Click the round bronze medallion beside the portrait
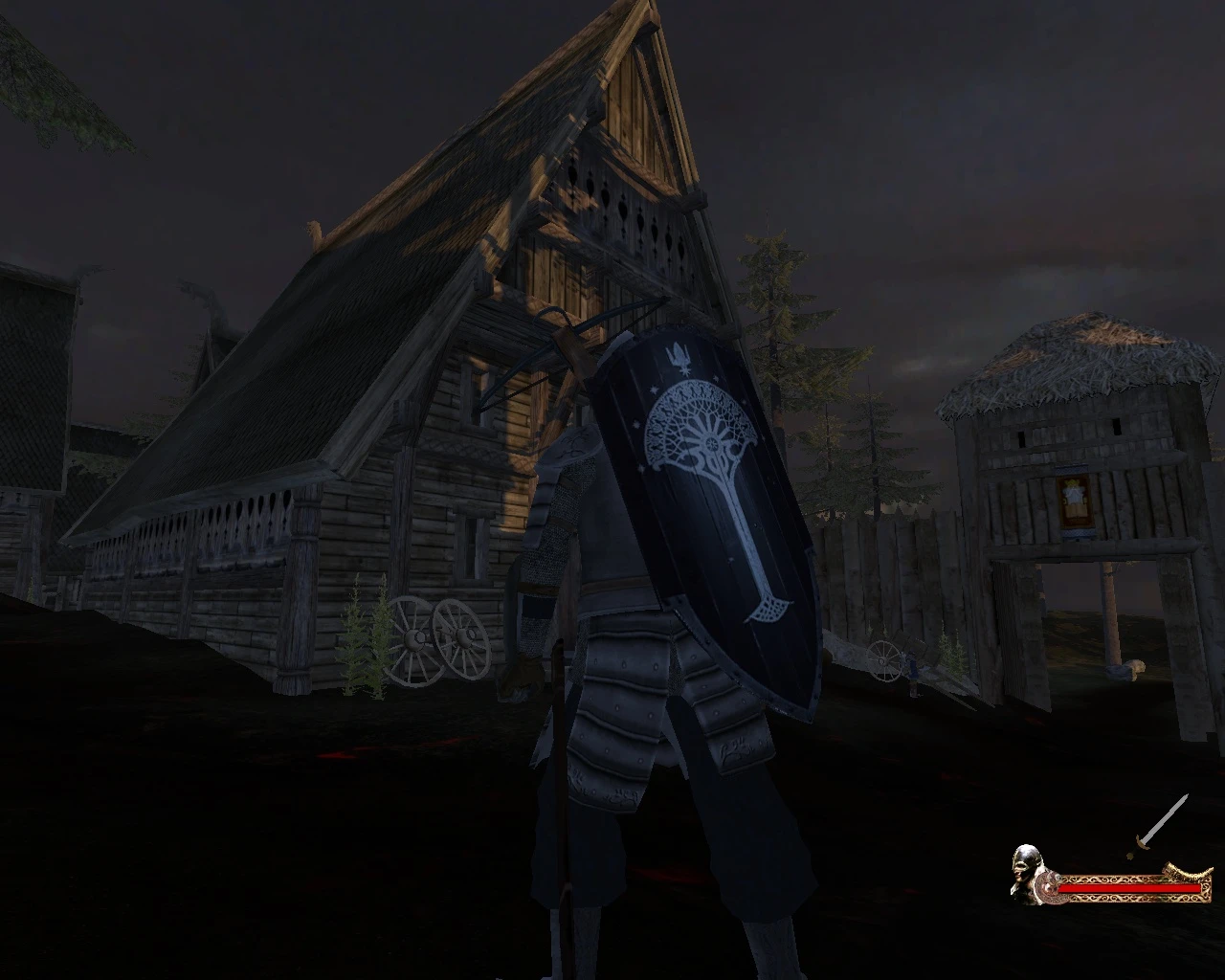 [1051, 888]
